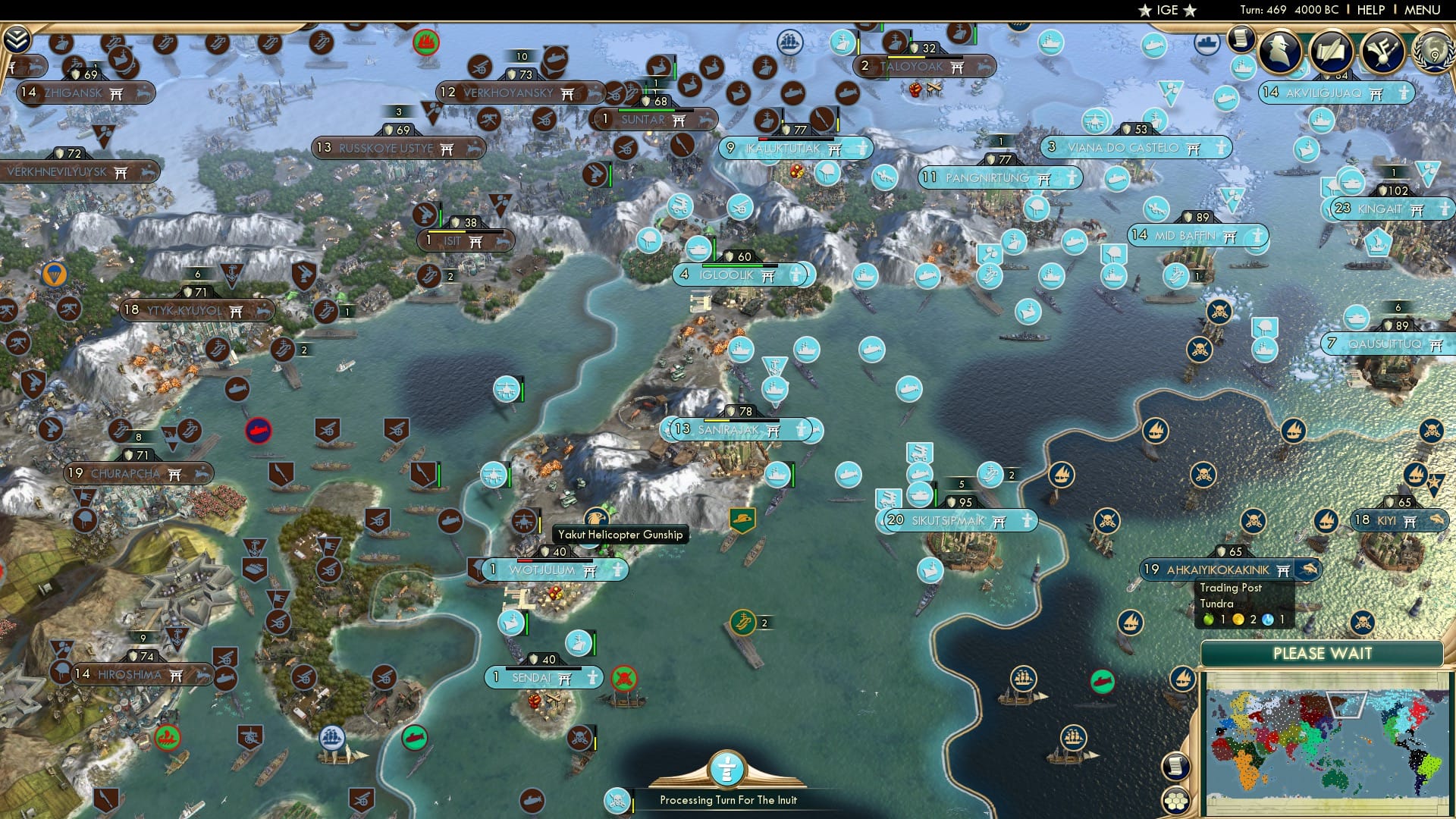Open the HELP menu
1456x819 pixels.
[1370, 10]
